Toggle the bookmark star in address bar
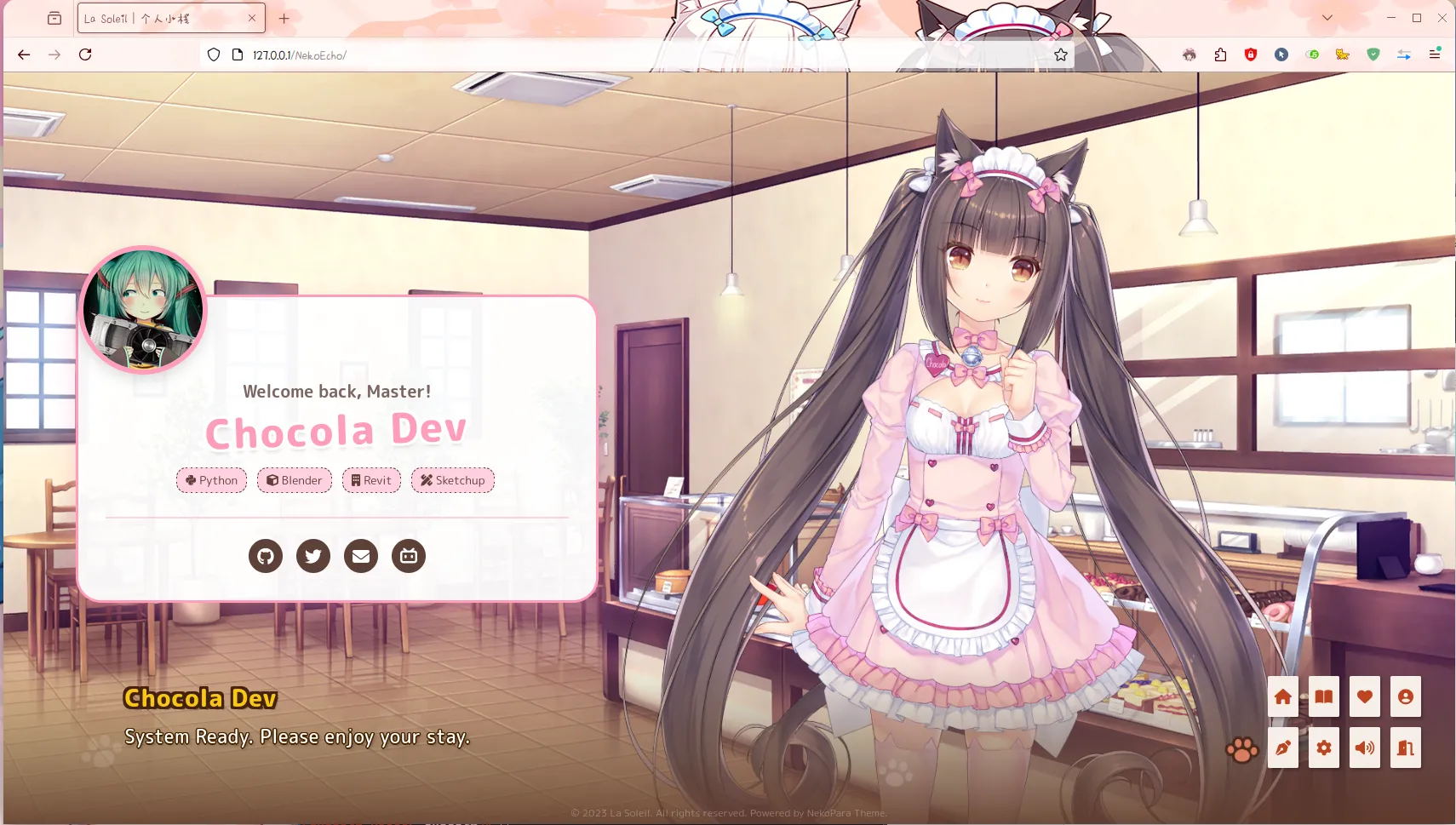1456x825 pixels. (1060, 54)
